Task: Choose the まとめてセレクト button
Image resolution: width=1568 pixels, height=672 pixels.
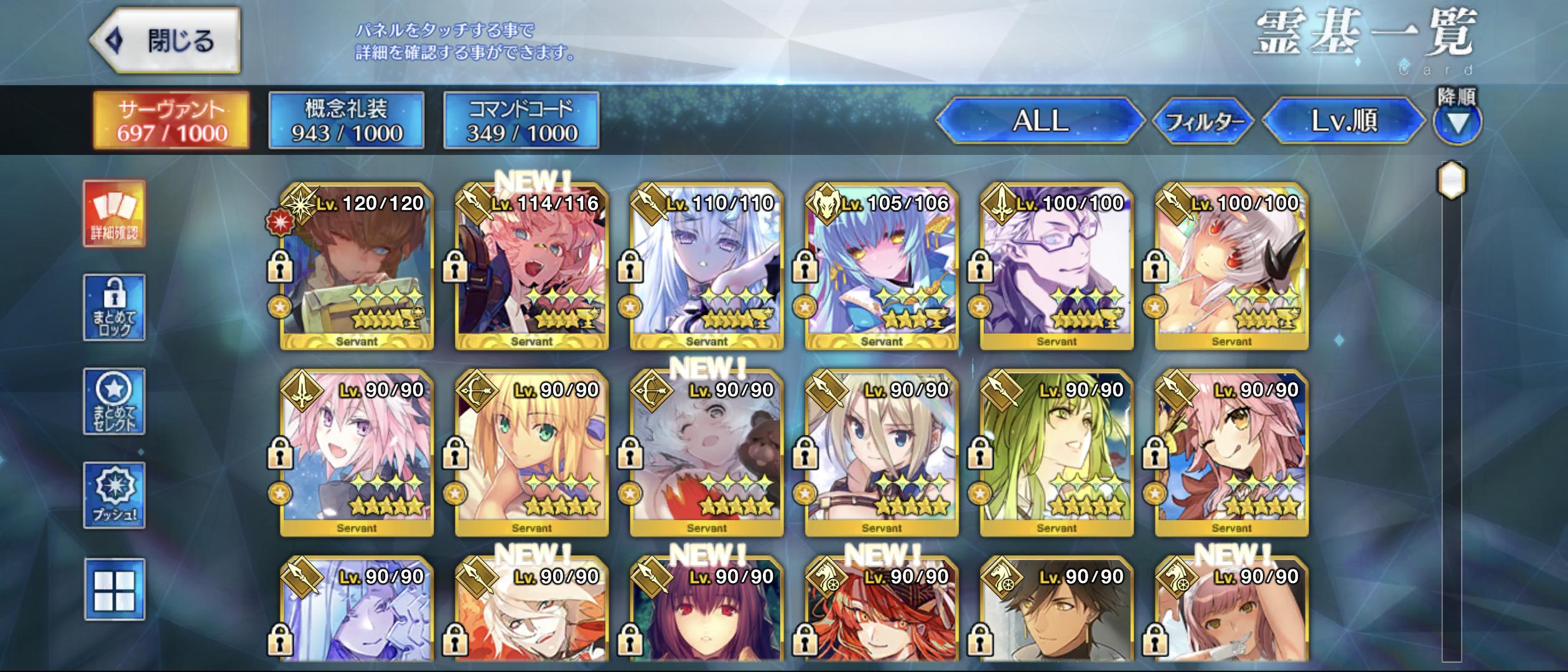Action: [114, 401]
